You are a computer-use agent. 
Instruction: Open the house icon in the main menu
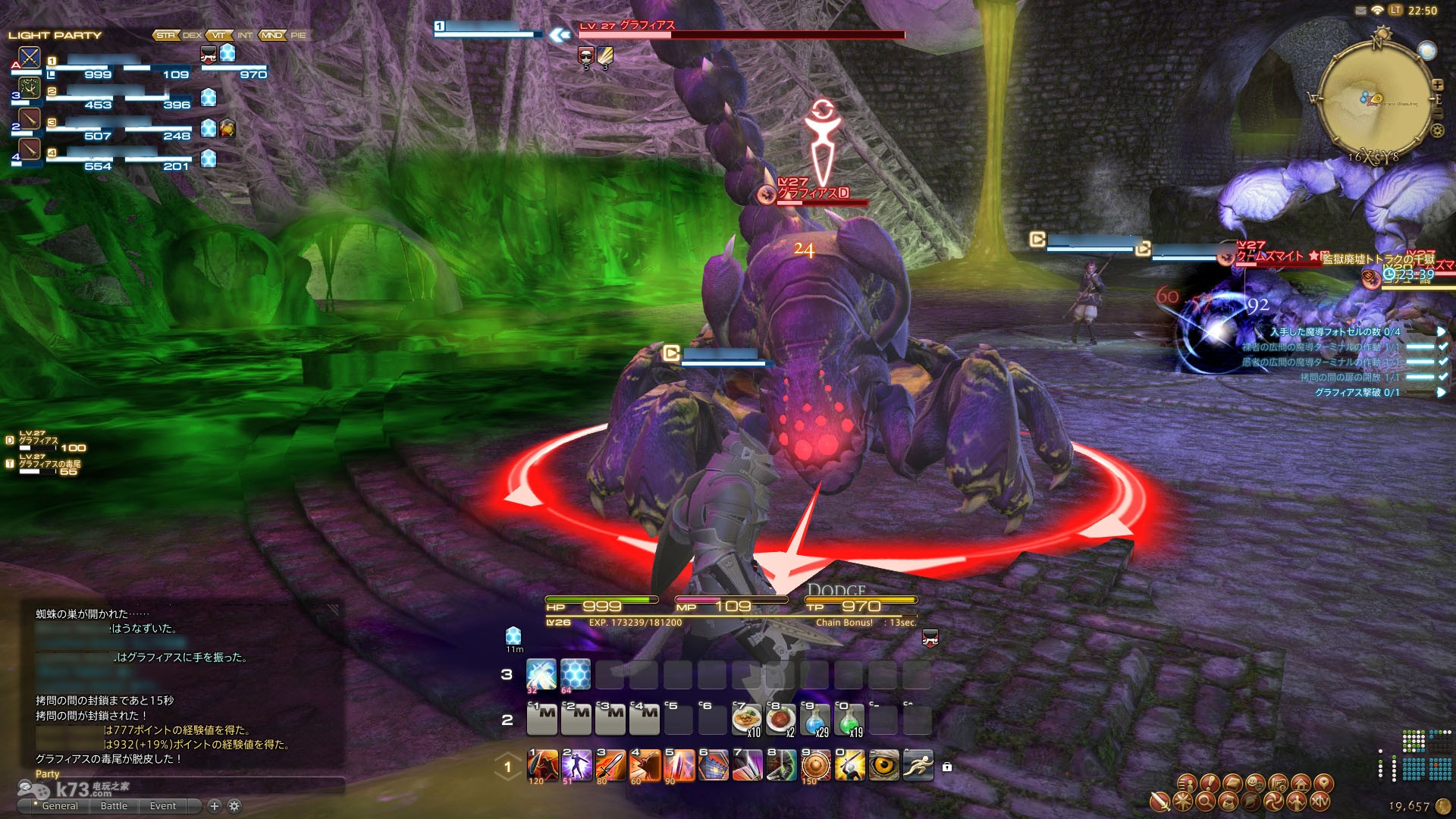1301,783
